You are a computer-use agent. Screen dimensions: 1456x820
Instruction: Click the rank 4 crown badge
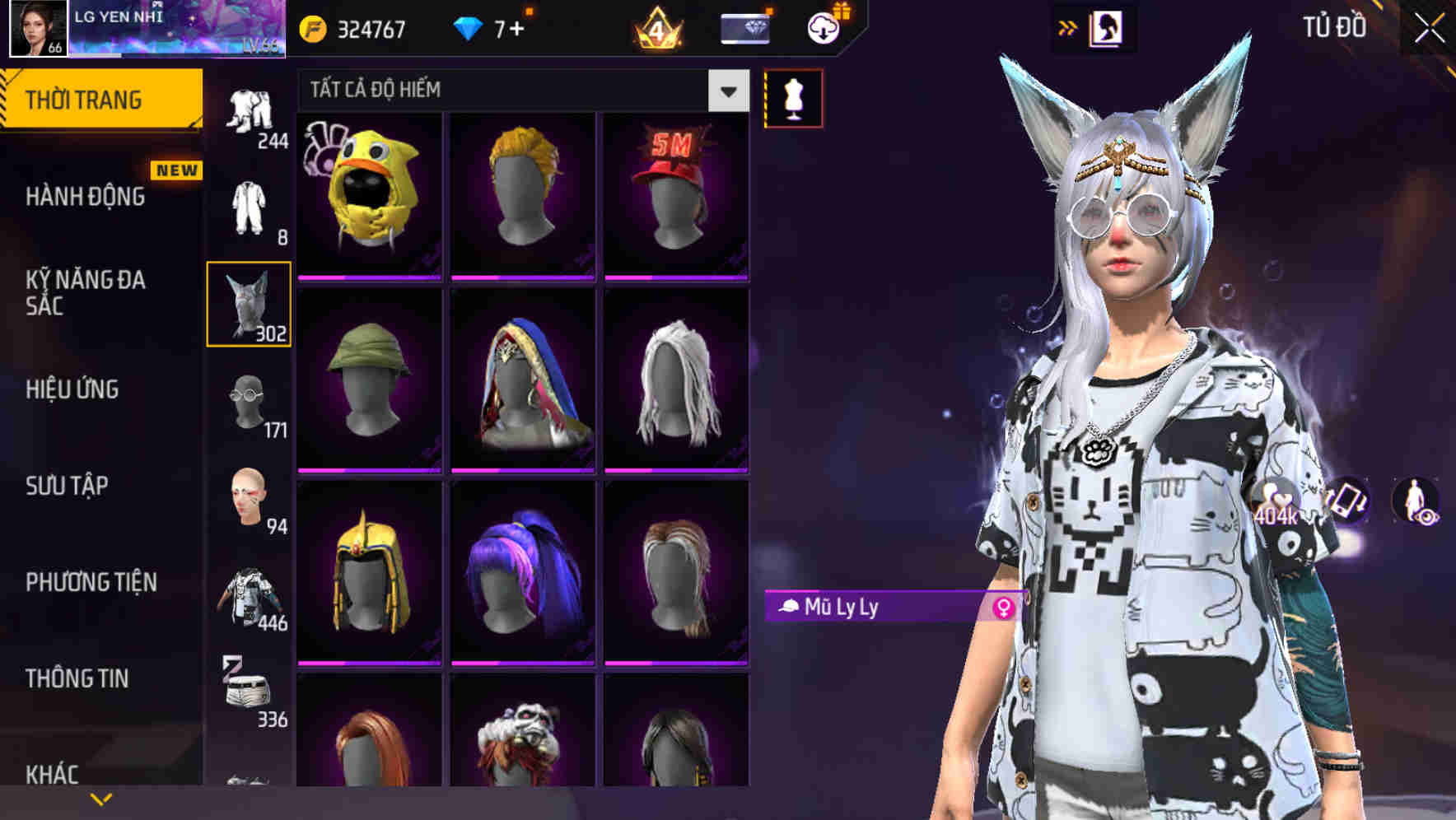(655, 27)
